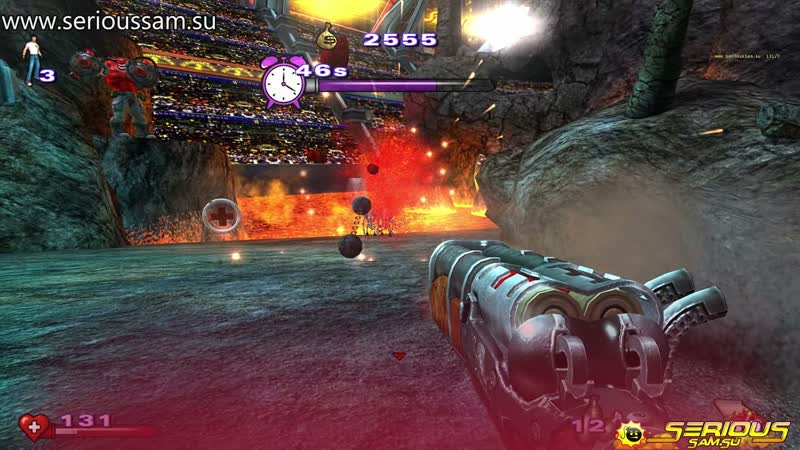Image resolution: width=800 pixels, height=450 pixels.
Task: Click the Sam lives icon
Action: [x=32, y=62]
